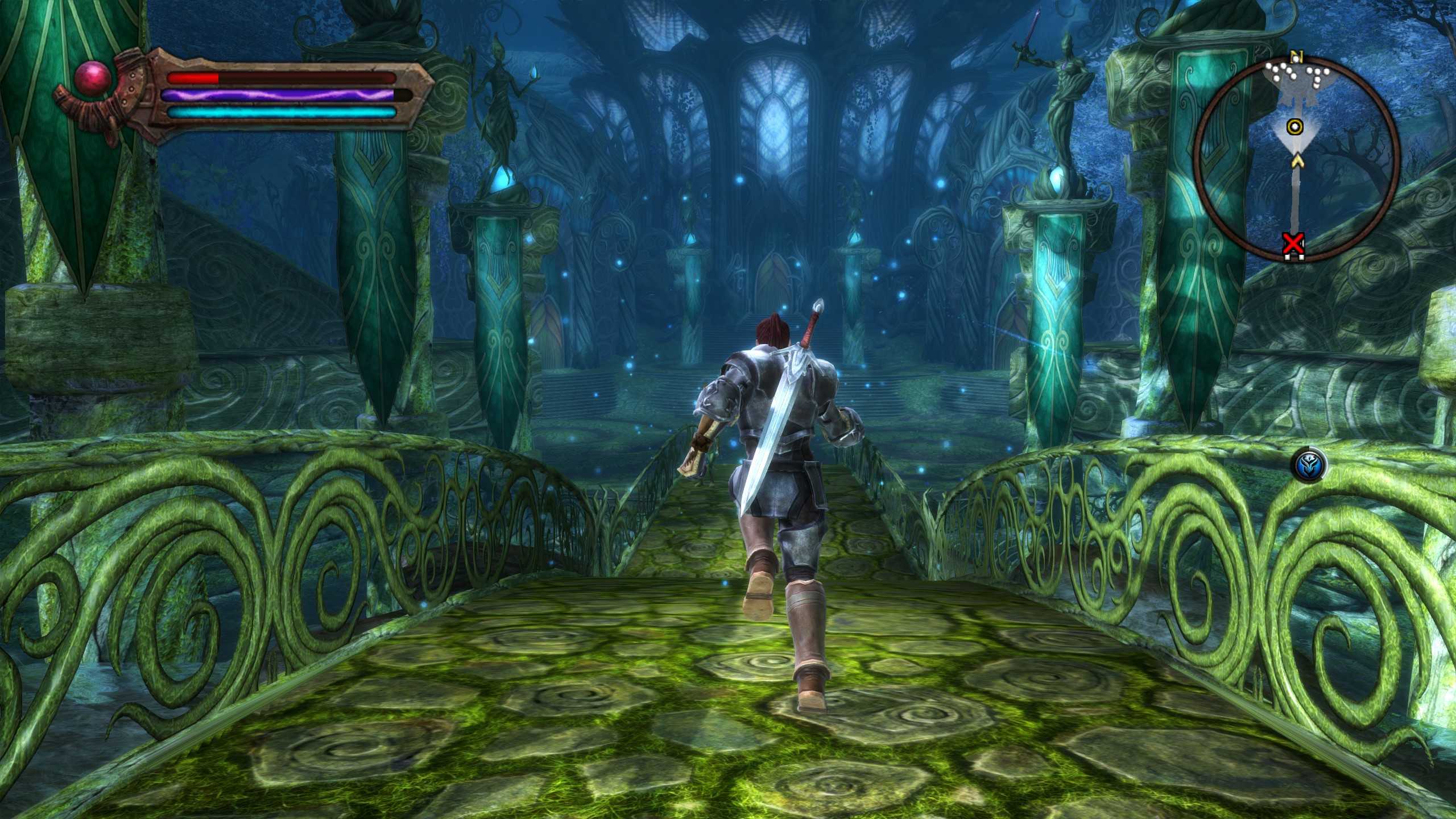The image size is (1456, 819).
Task: Open quest details via the X map marker
Action: pos(1293,244)
